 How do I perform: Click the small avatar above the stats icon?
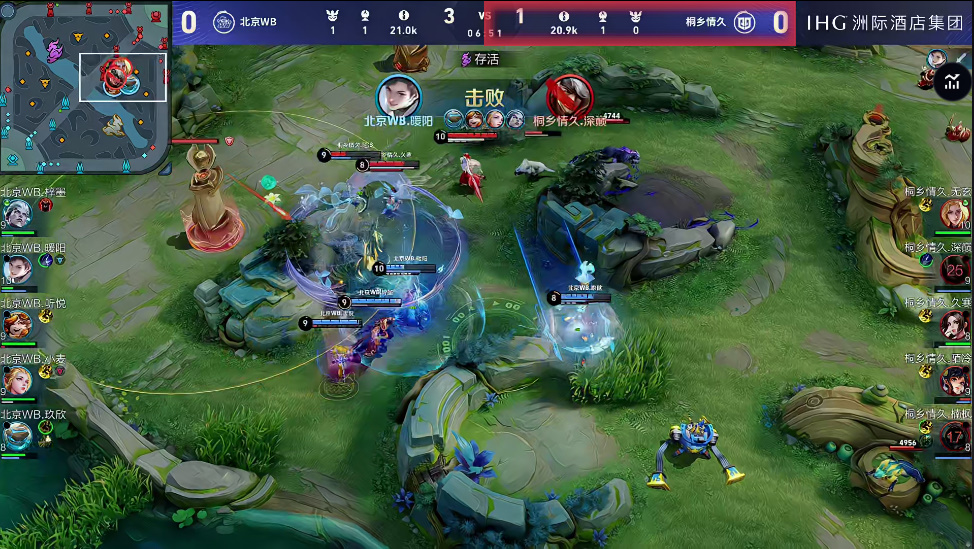pyautogui.click(x=937, y=58)
